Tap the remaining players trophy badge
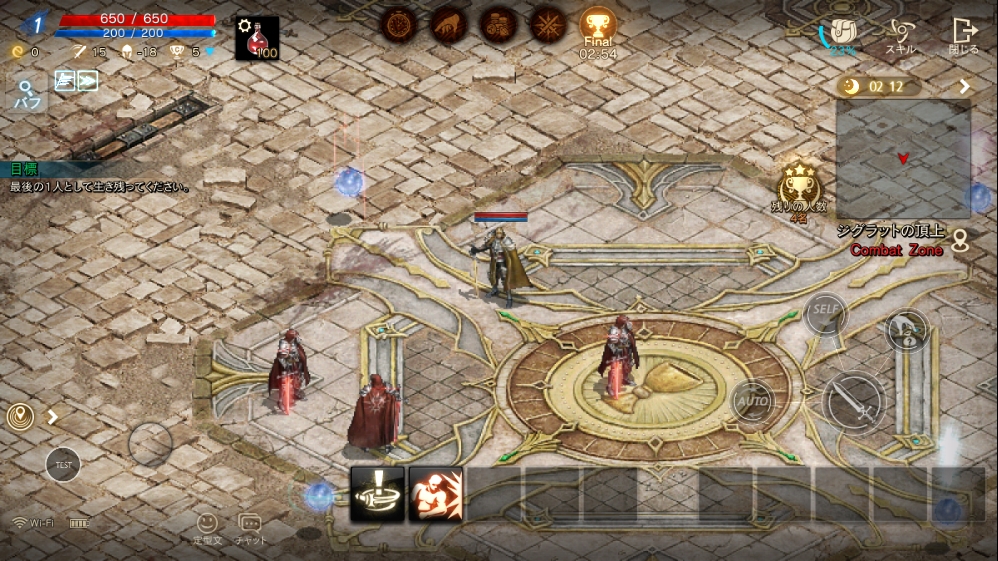 799,186
